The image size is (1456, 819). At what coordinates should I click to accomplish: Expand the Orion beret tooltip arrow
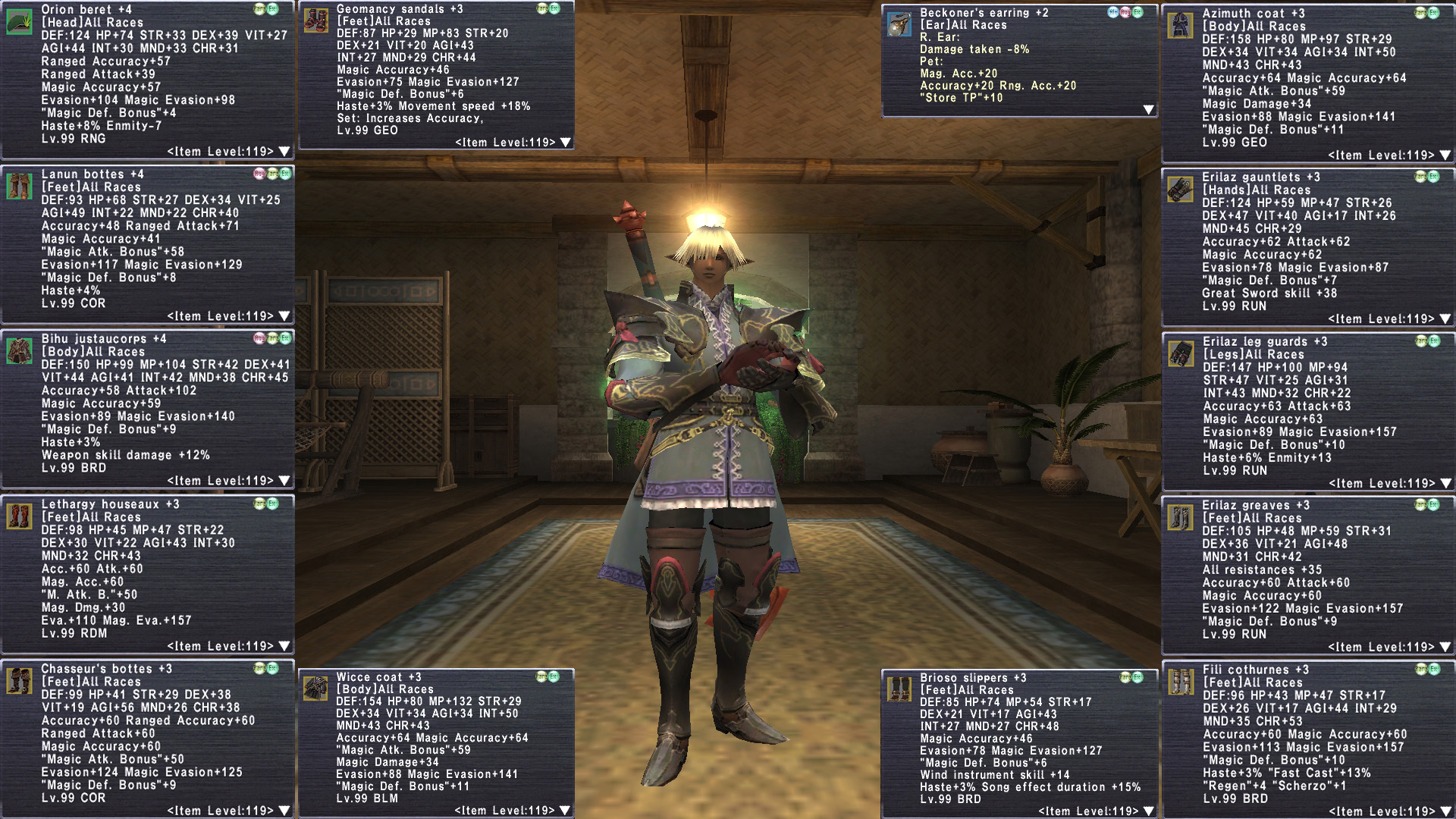284,152
